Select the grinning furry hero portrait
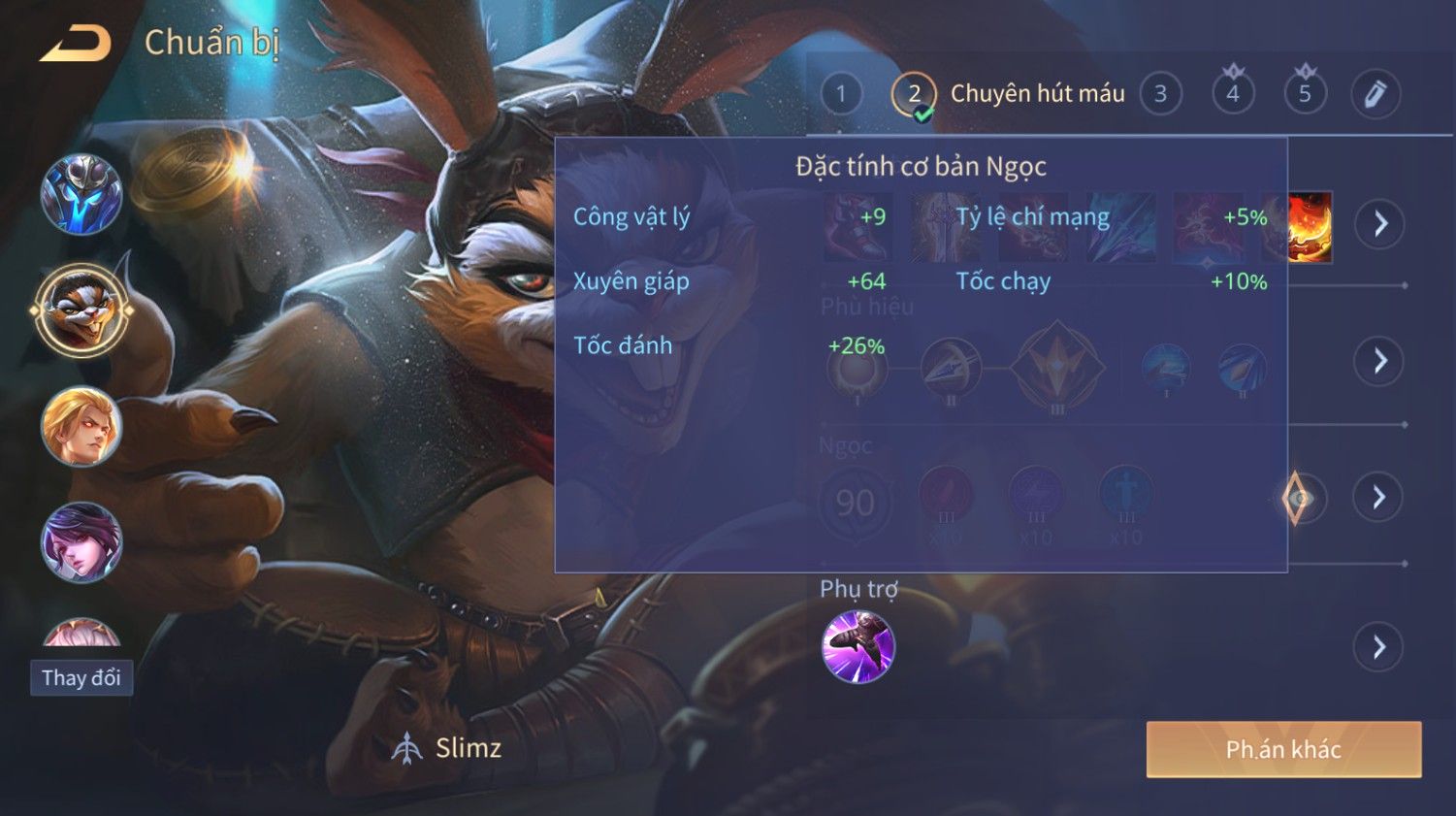Screen dimensions: 1456x816 point(81,310)
